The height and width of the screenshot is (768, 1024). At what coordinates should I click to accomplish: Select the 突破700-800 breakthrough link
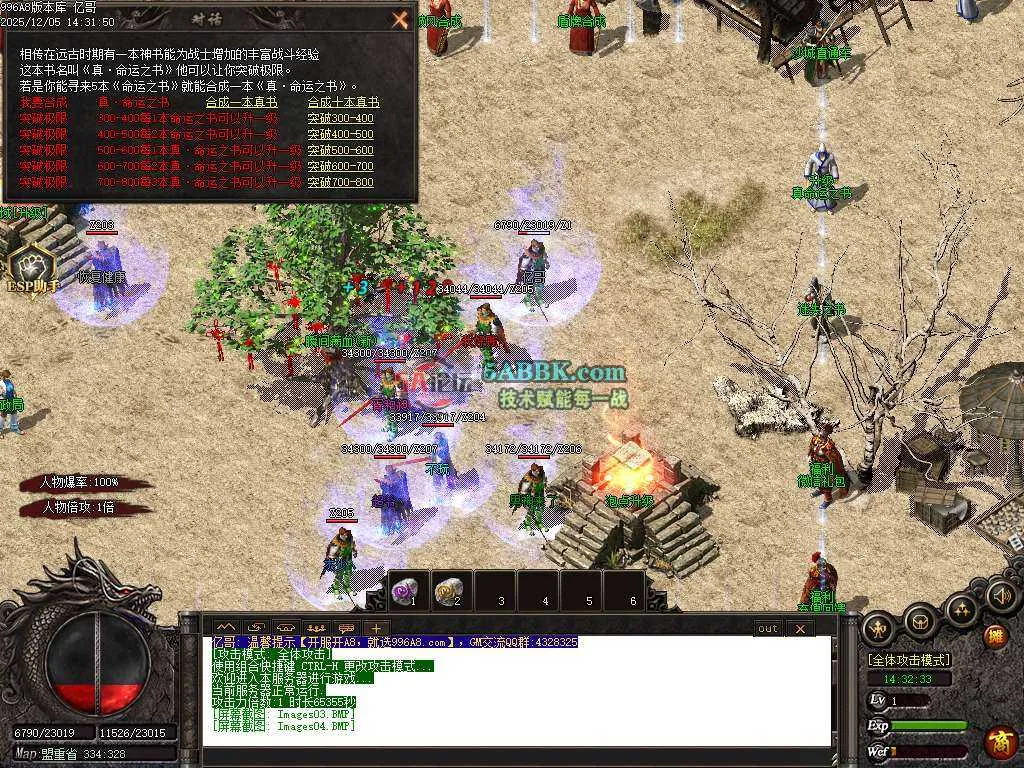click(x=340, y=182)
